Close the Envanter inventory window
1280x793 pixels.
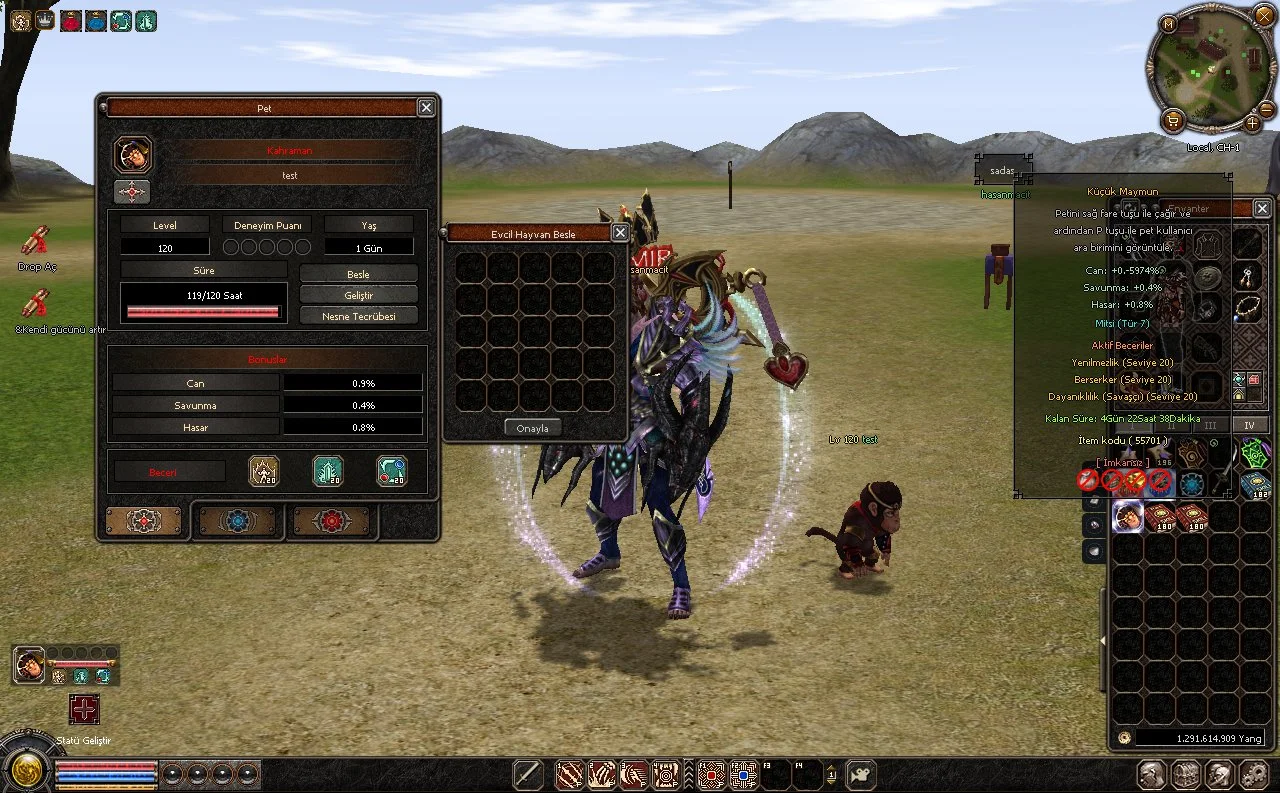(1262, 208)
